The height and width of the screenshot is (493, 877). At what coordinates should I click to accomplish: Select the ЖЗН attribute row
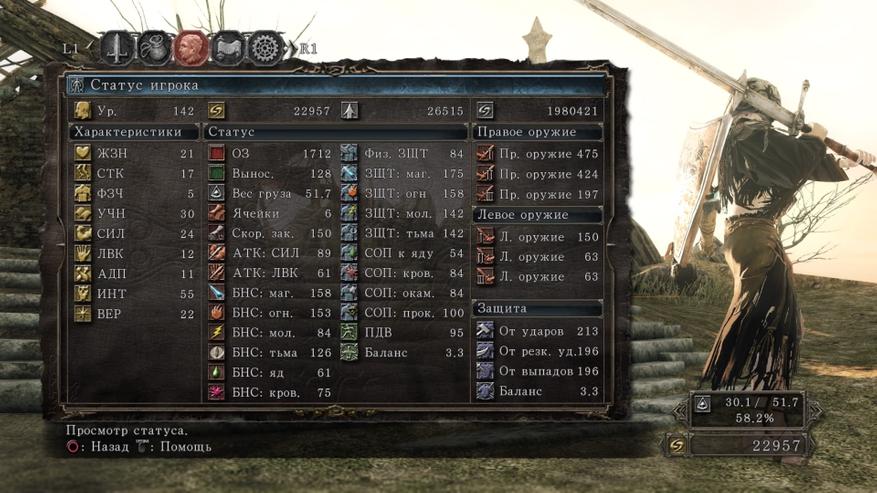pos(134,153)
